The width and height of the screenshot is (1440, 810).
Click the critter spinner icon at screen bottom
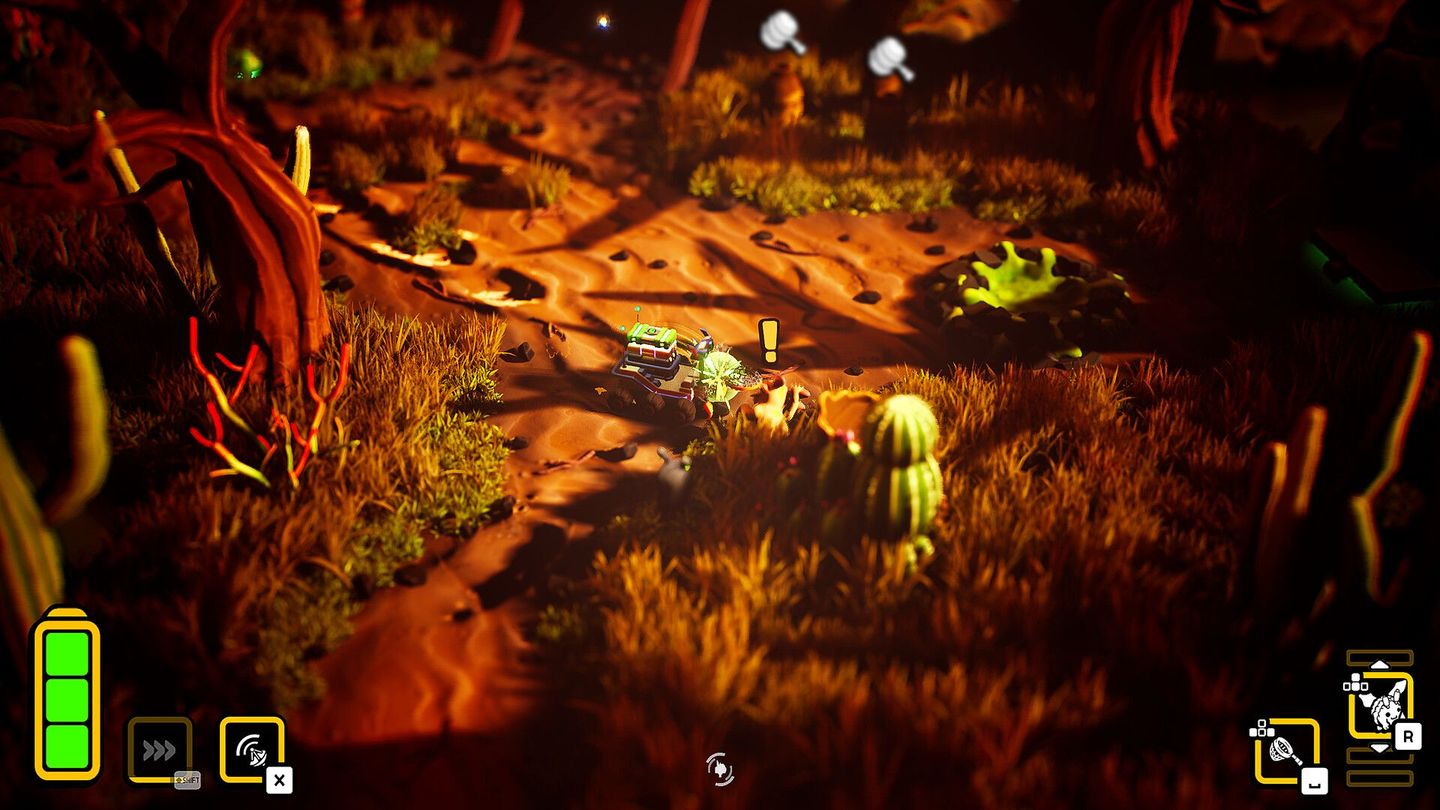point(720,767)
